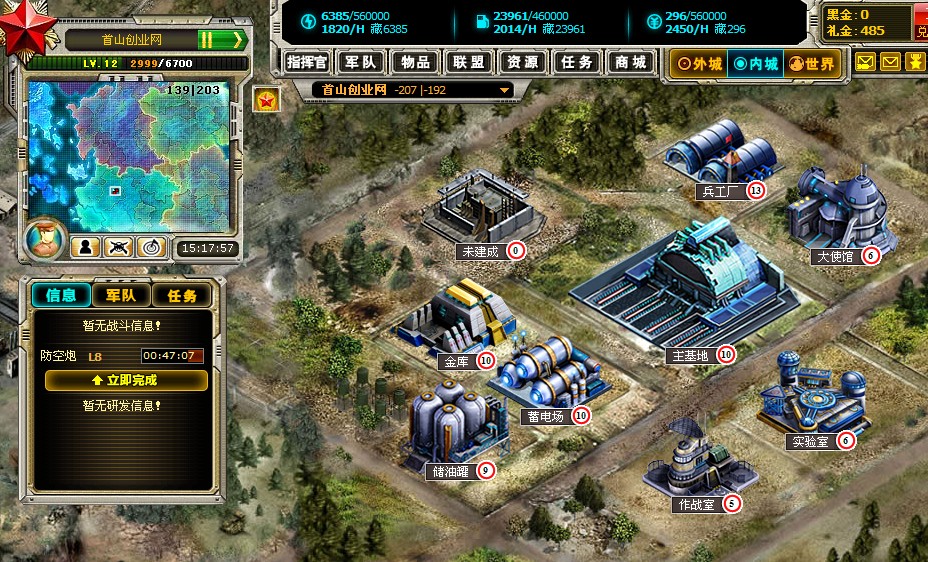Viewport: 928px width, 562px height.
Task: Click the green arrow beside the city name
Action: 238,40
